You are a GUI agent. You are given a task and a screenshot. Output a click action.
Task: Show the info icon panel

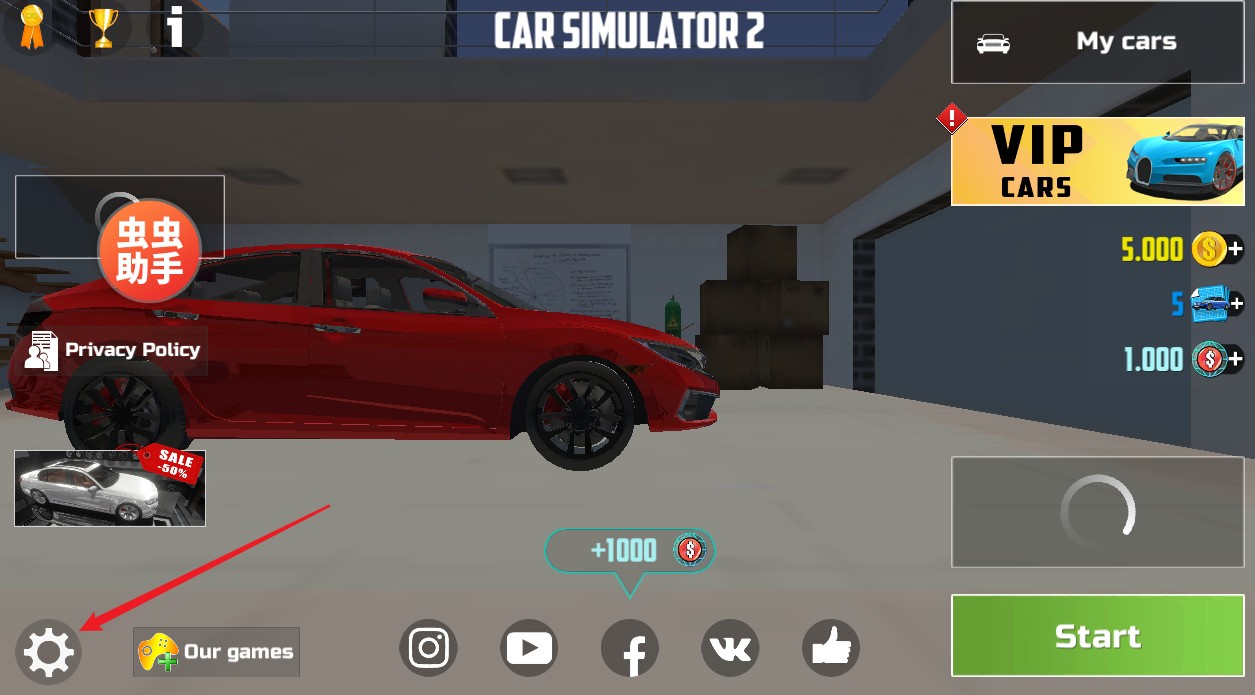[176, 27]
